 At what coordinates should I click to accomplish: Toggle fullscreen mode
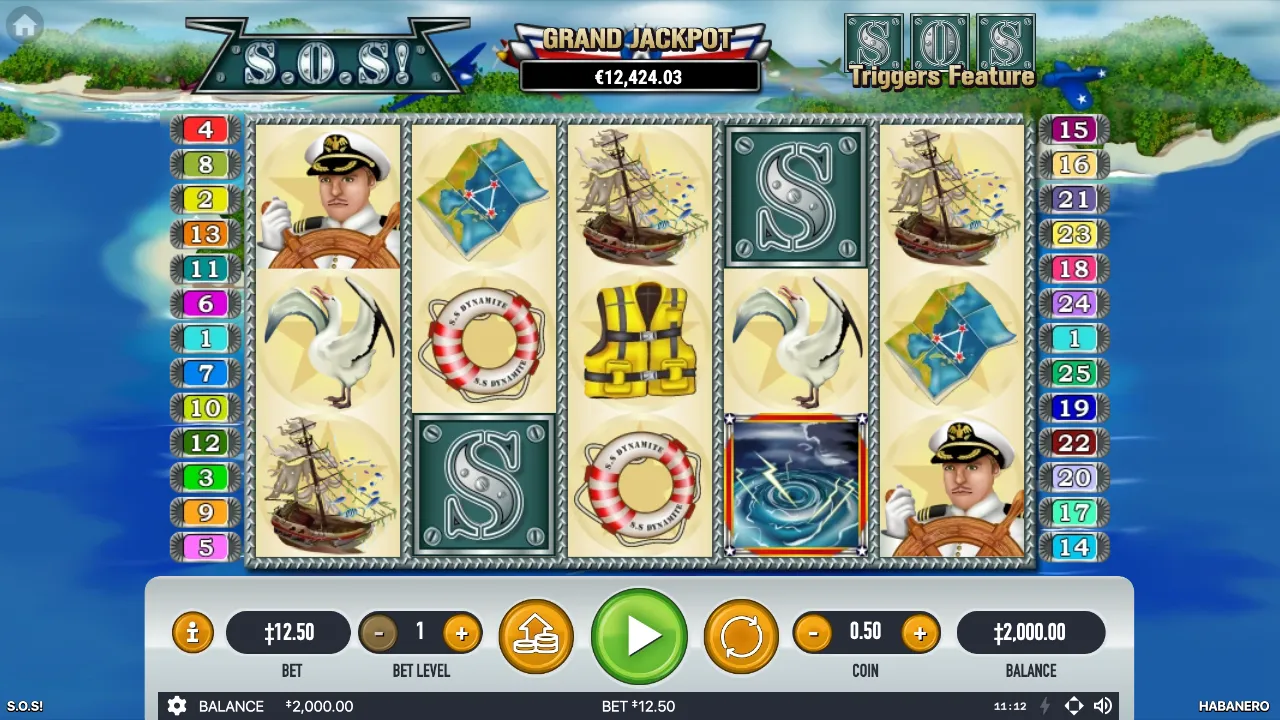pos(1074,706)
